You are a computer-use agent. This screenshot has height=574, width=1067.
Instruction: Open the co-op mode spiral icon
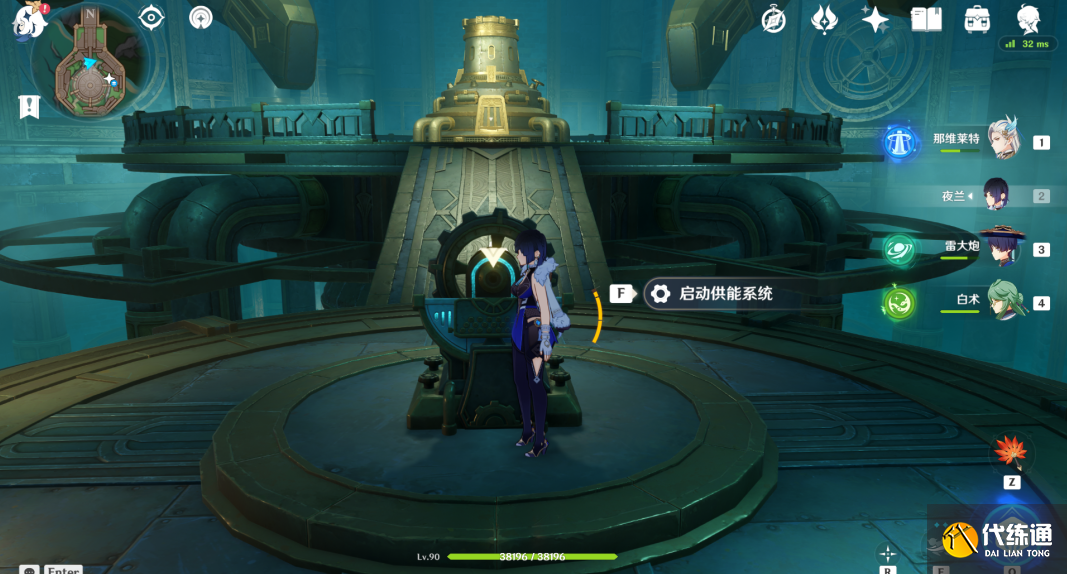tap(201, 17)
